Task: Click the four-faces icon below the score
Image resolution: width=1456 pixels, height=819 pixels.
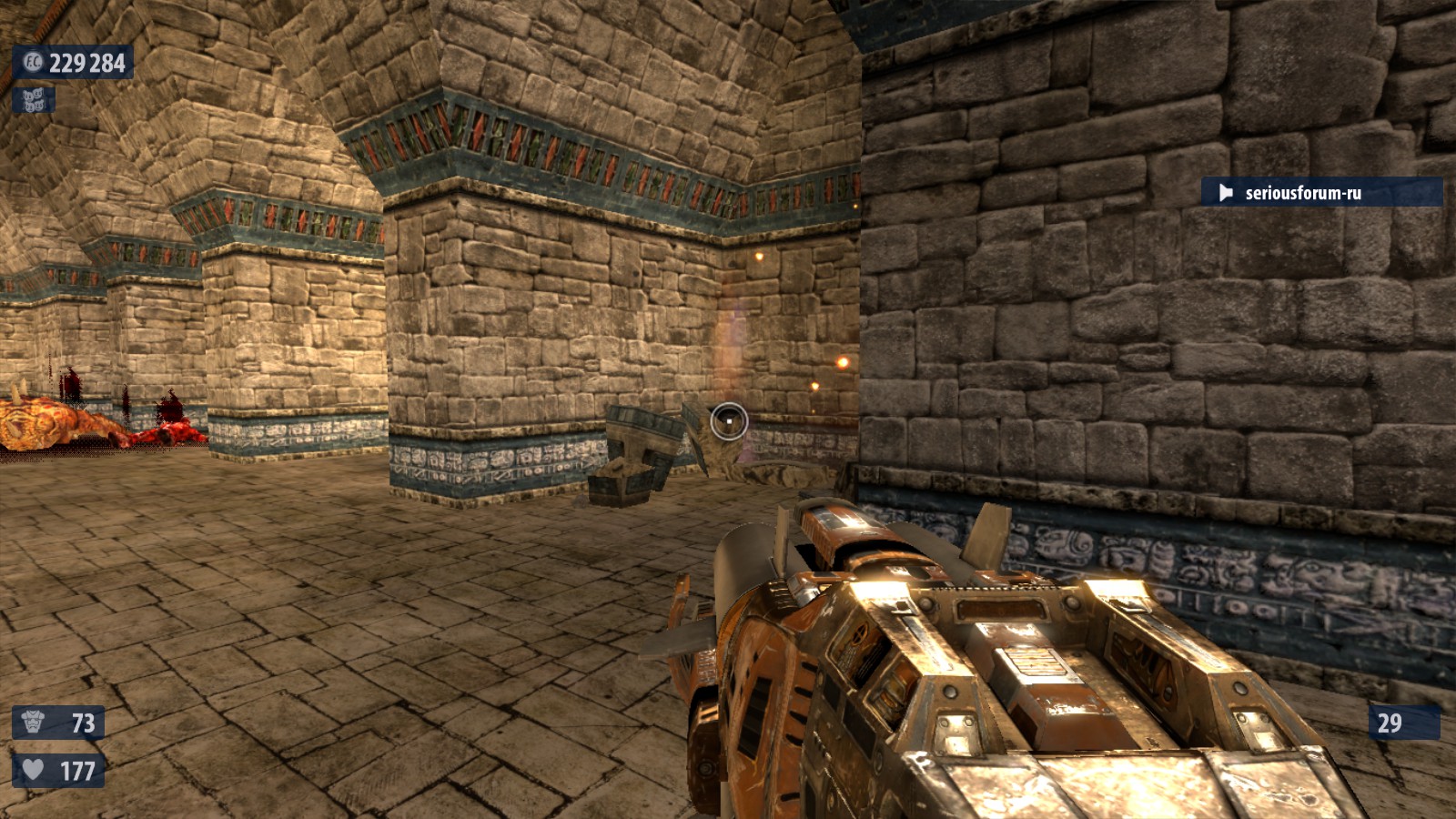Action: tap(34, 100)
